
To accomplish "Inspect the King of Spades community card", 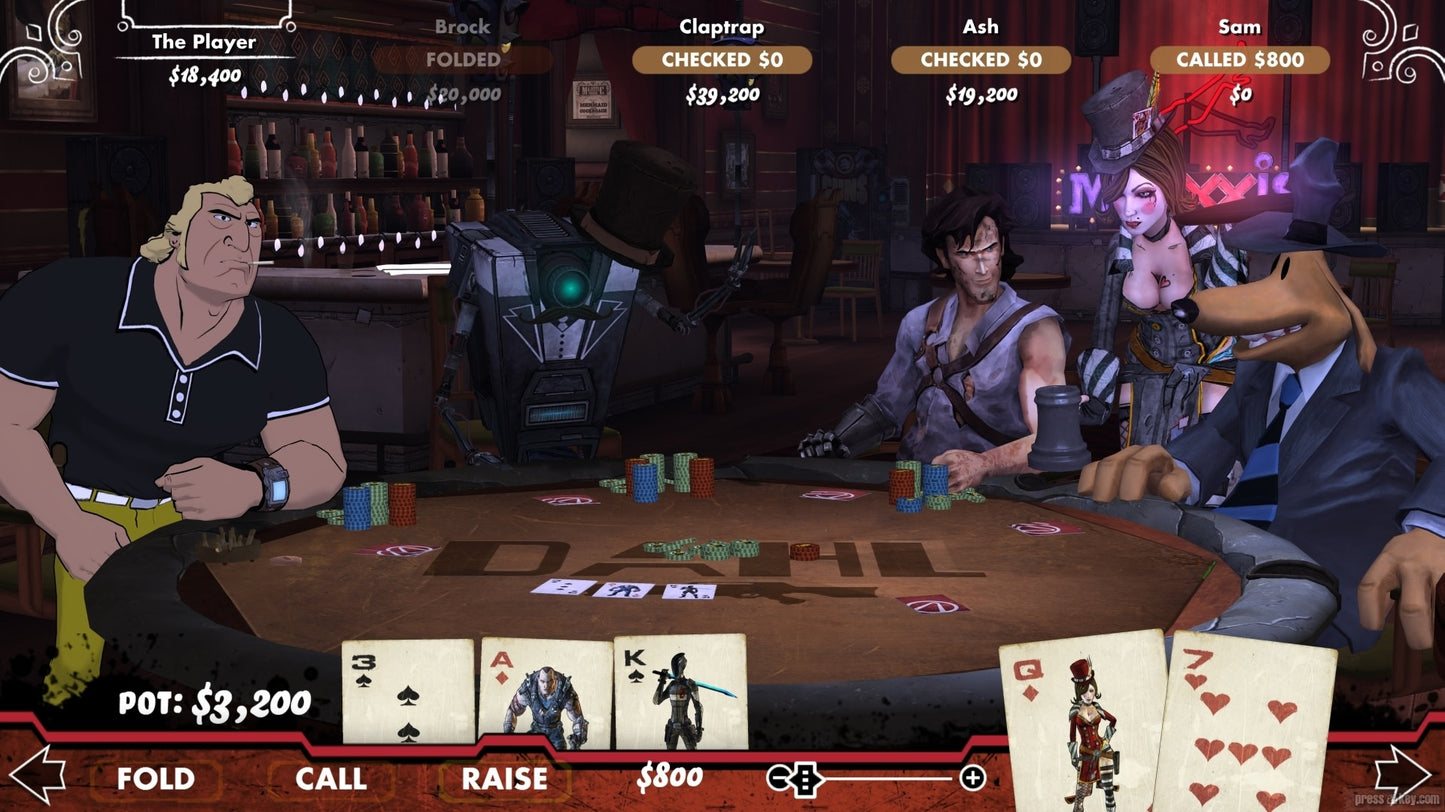I will (x=680, y=692).
